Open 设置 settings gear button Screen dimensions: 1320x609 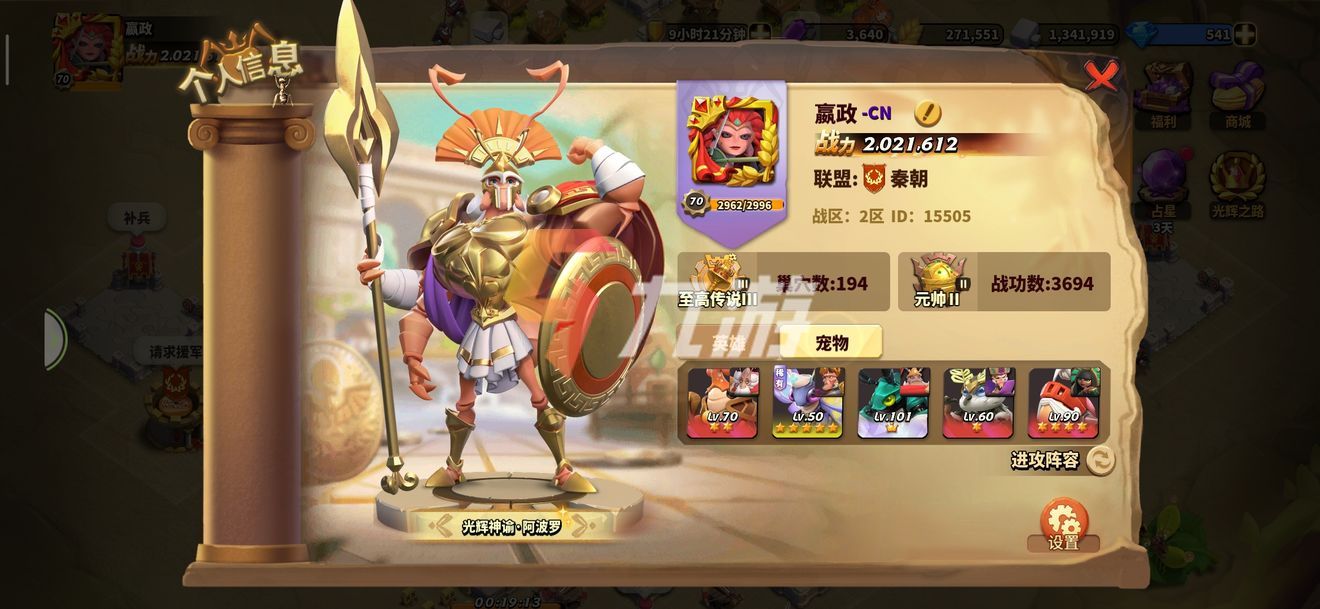1064,524
